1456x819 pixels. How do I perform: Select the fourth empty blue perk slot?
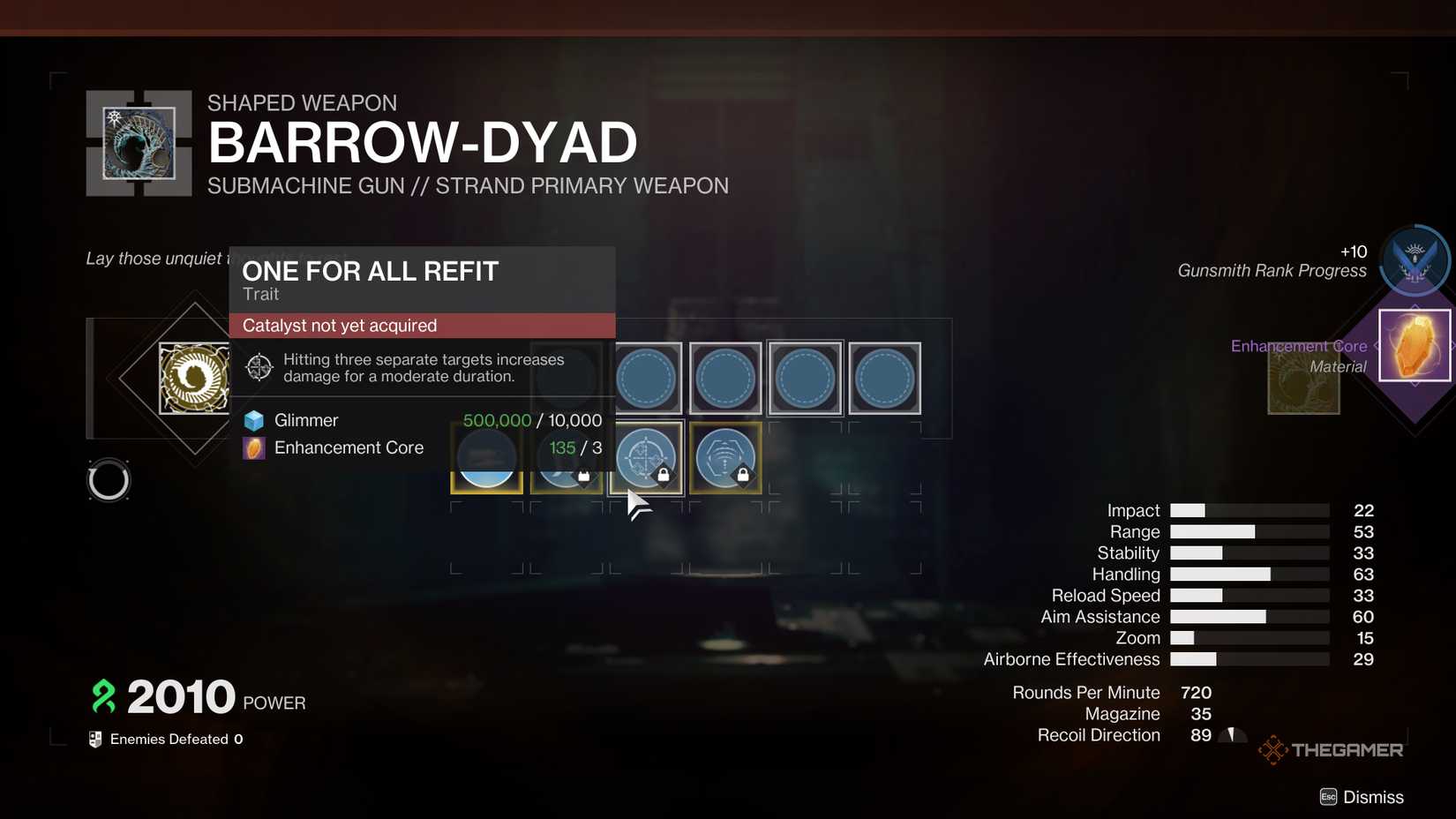[884, 378]
